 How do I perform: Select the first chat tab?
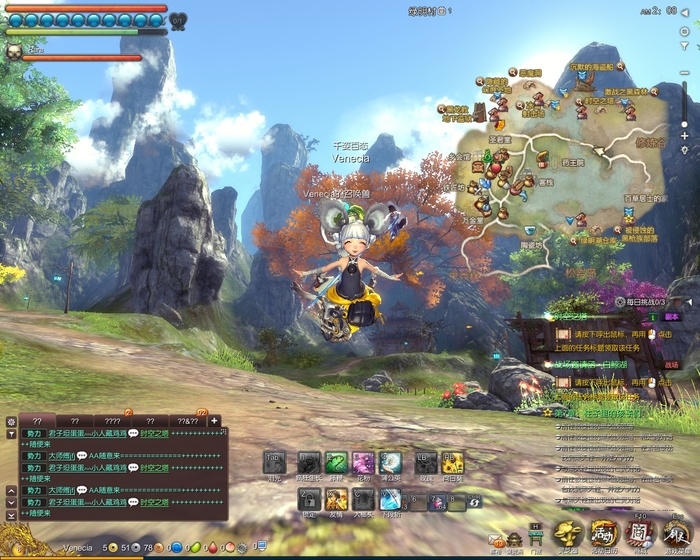[x=37, y=421]
